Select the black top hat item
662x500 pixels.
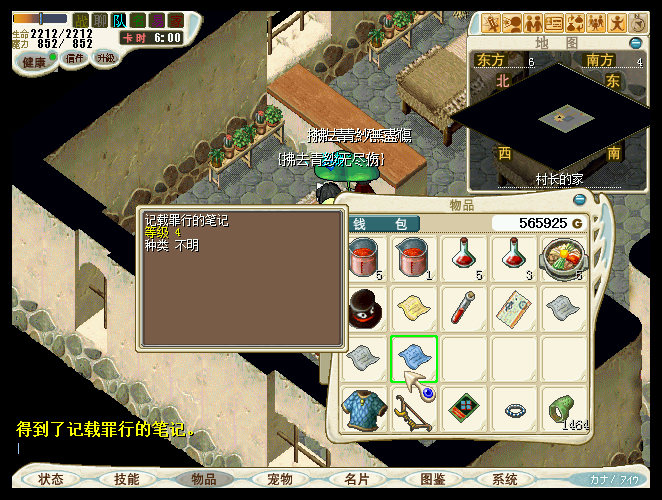point(366,308)
